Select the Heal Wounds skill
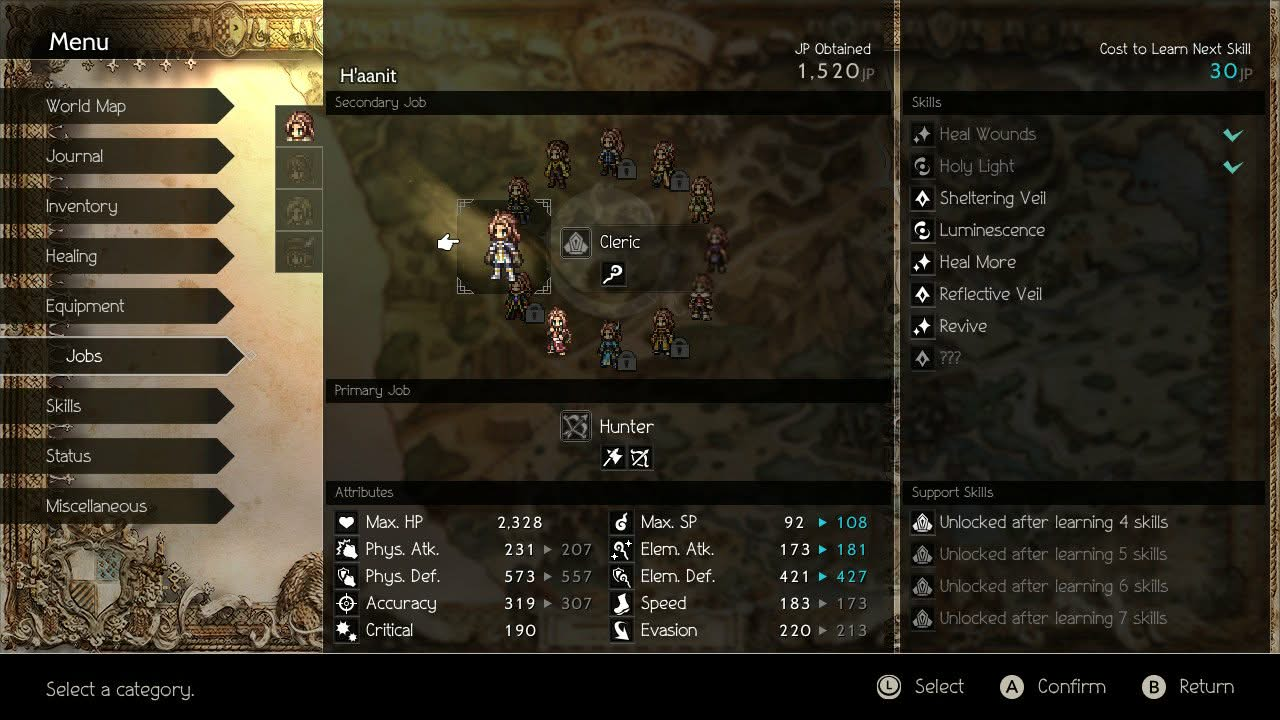Image resolution: width=1280 pixels, height=720 pixels. tap(987, 134)
